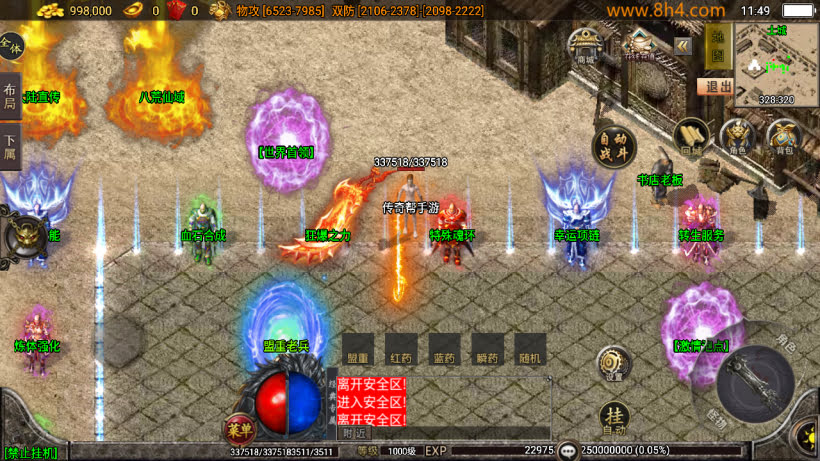Activate the 随机 random teleport slot

[x=530, y=349]
